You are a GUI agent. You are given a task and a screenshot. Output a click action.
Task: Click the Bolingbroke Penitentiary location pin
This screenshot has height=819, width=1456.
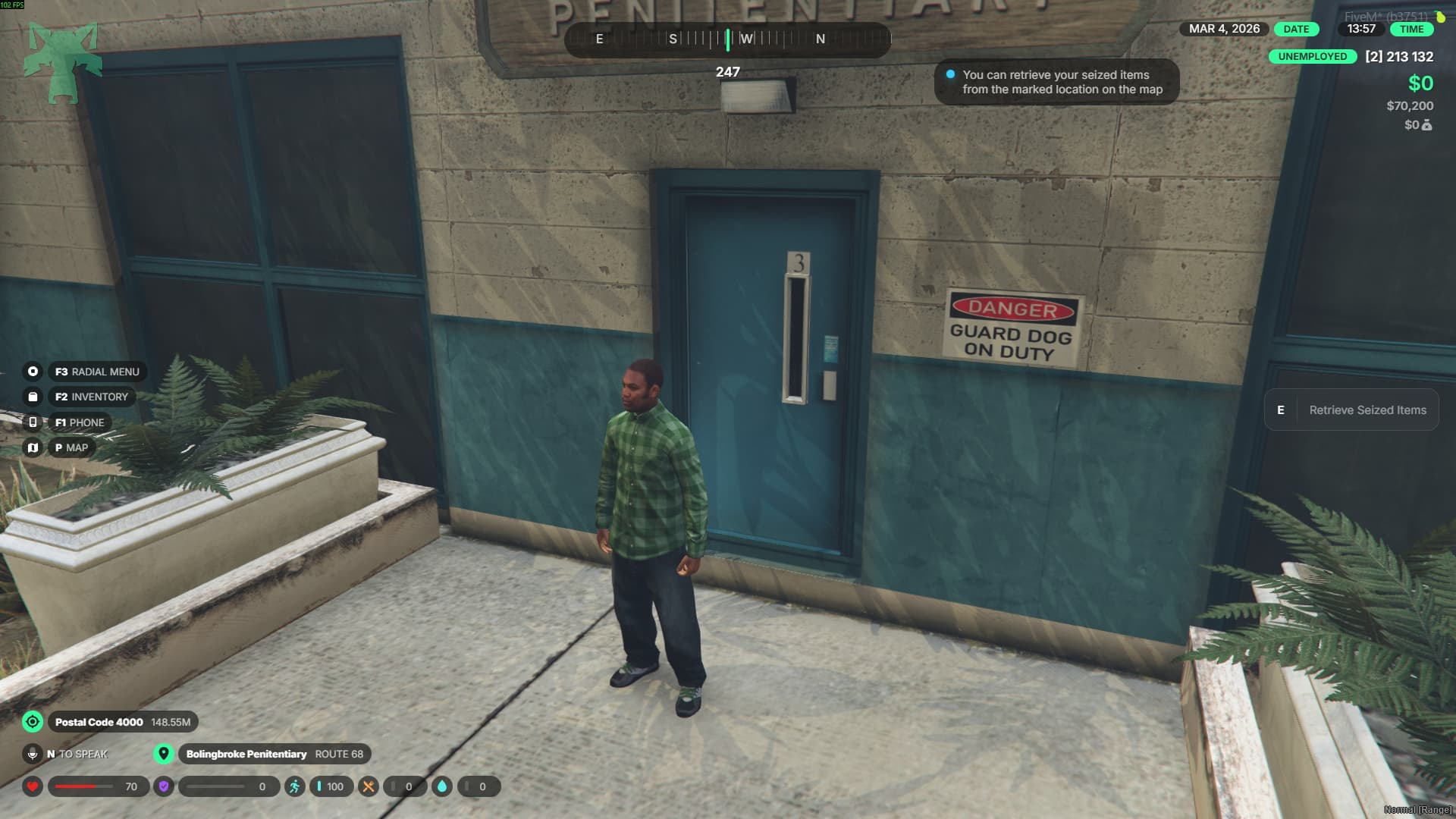(x=164, y=754)
